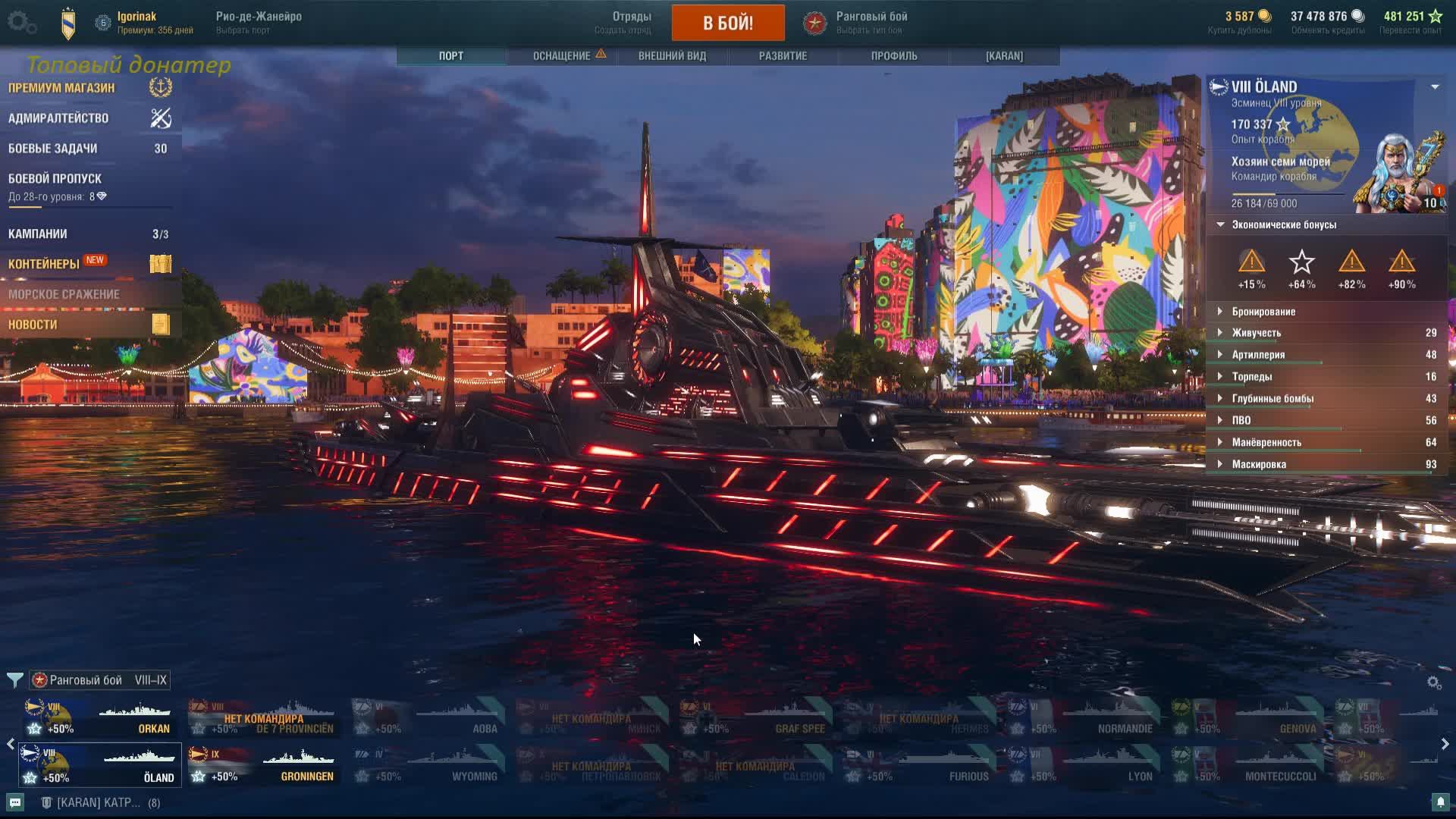The image size is (1456, 819).
Task: Open the КОНТЕЙНЕРЫ section
Action: pos(44,264)
